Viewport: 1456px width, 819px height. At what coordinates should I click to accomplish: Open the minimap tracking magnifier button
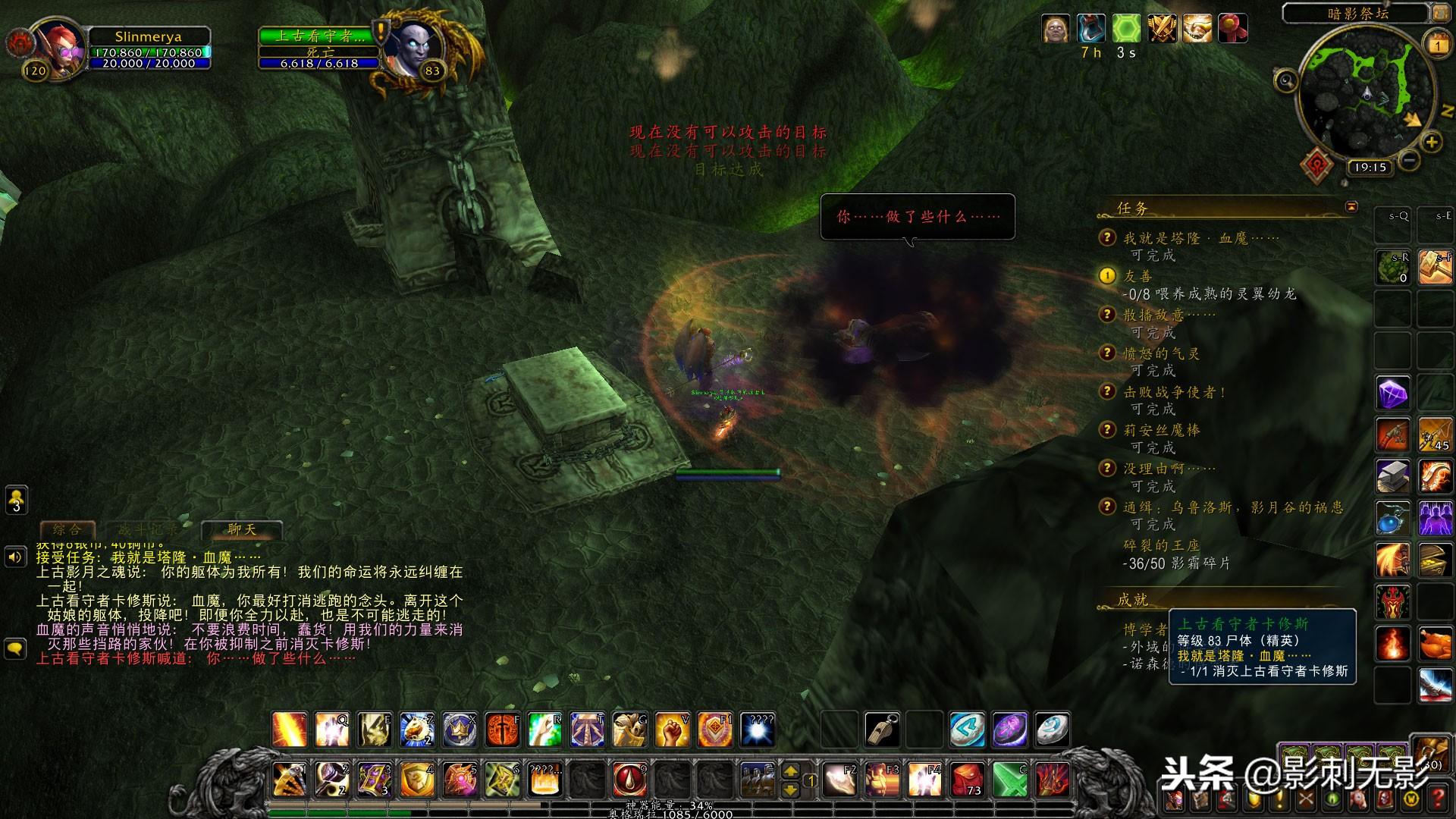point(1286,80)
